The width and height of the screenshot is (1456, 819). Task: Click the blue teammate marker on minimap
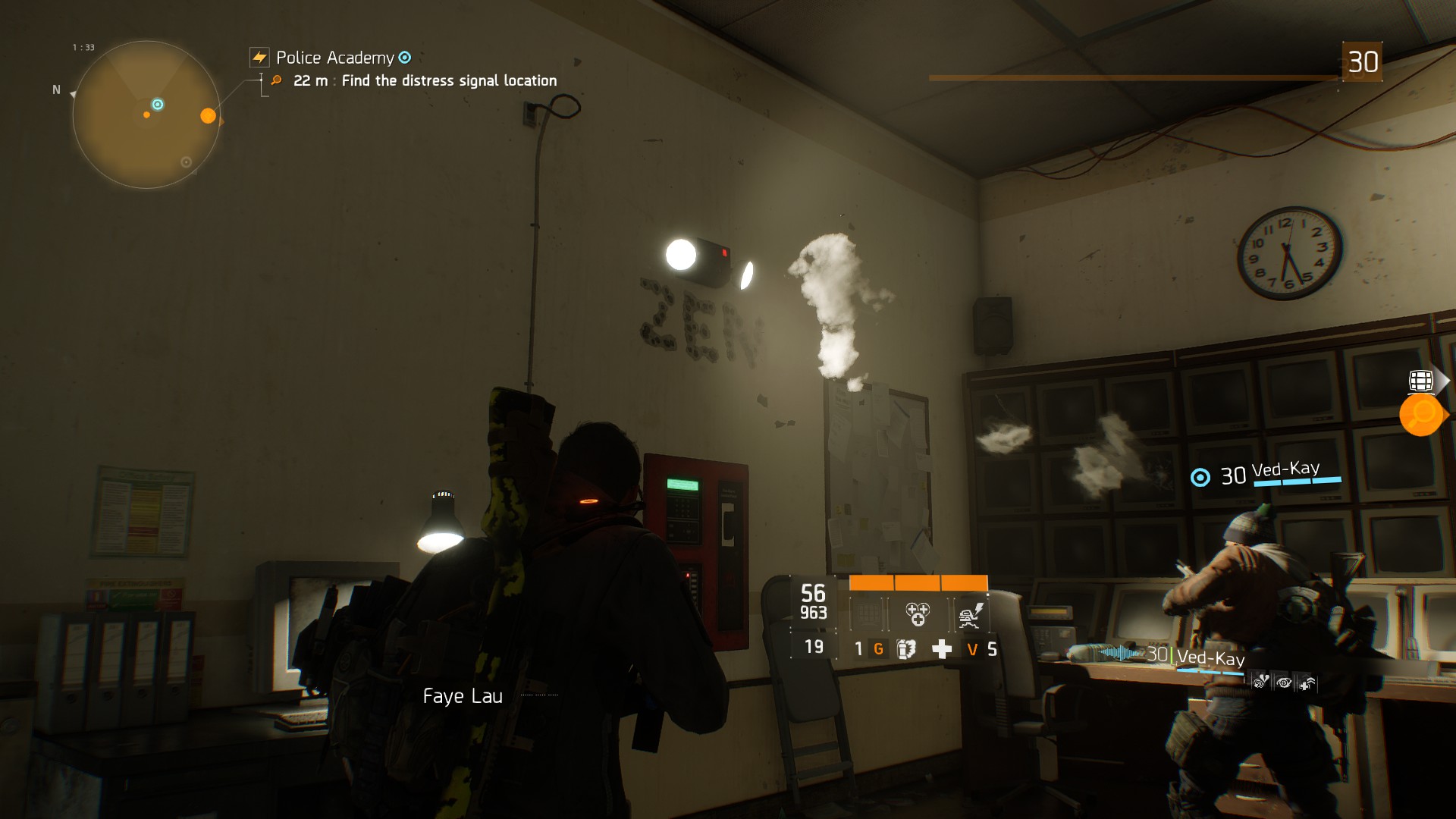click(x=158, y=105)
